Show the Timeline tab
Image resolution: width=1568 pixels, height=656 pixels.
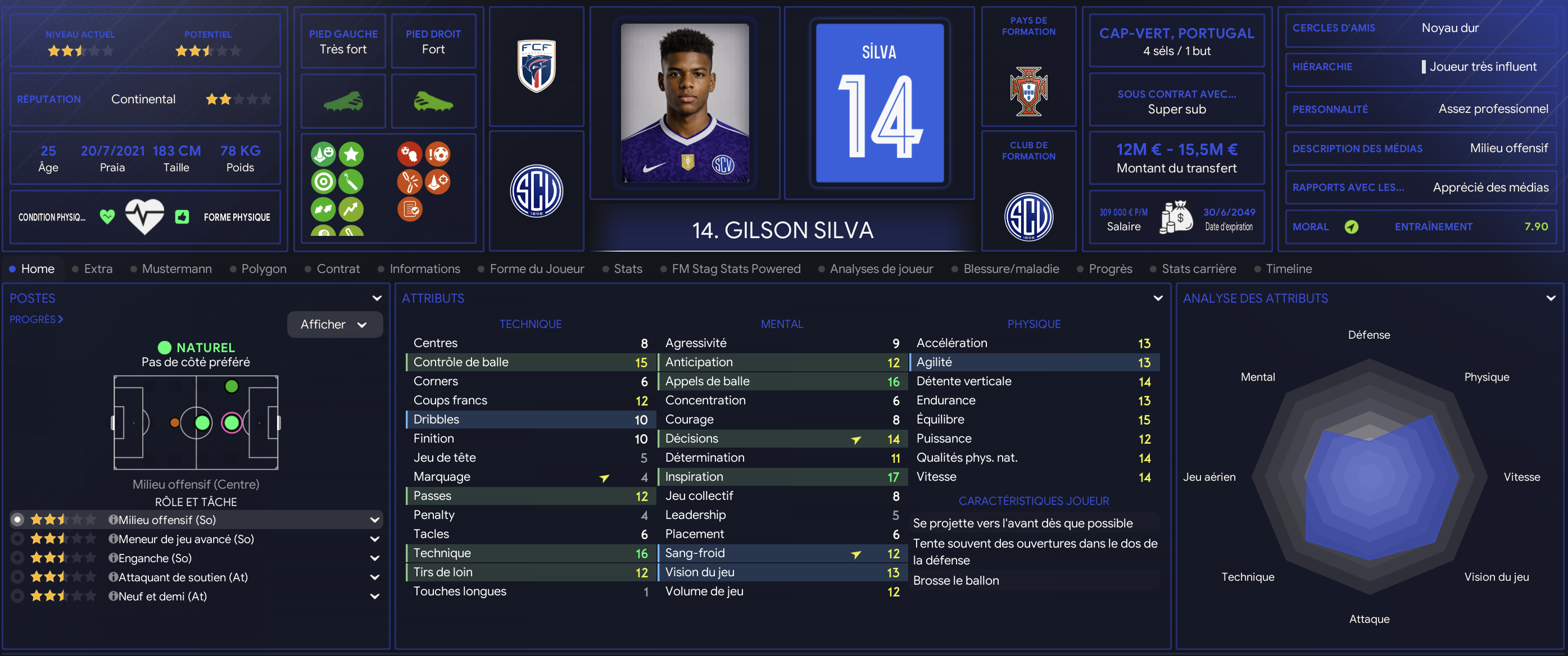click(x=1288, y=269)
